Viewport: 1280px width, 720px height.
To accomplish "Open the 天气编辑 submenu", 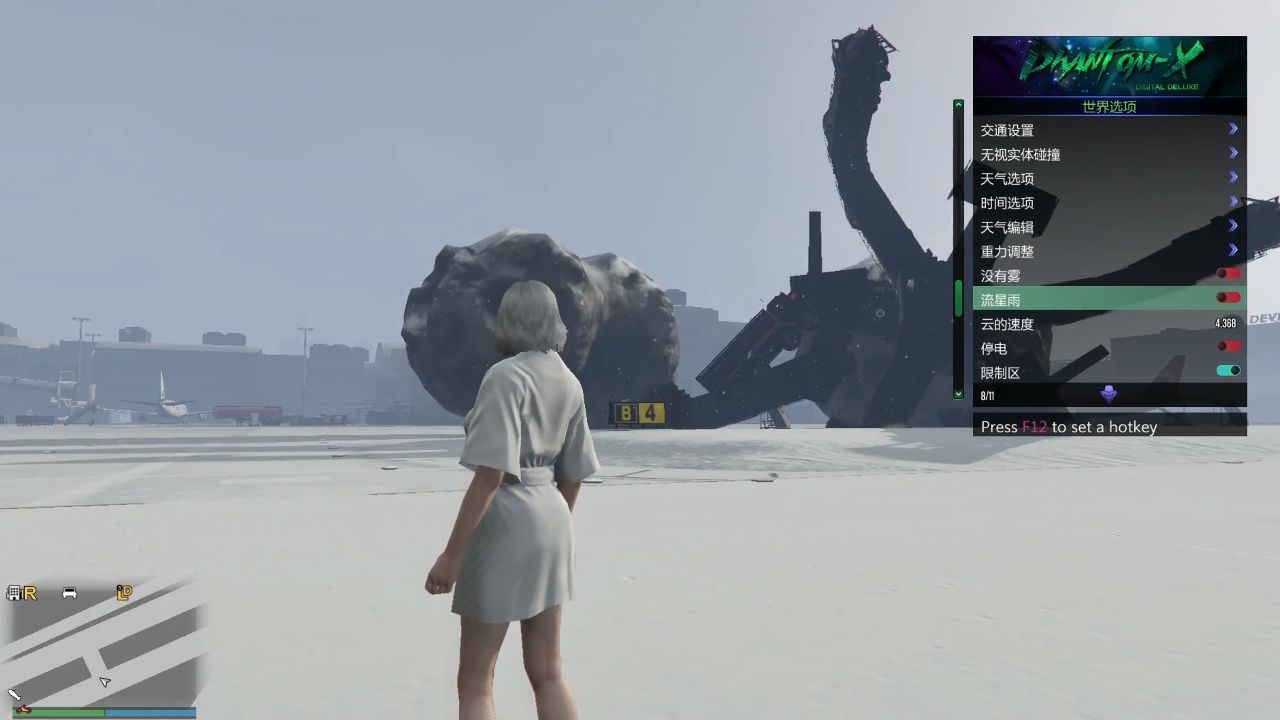I will point(1108,227).
